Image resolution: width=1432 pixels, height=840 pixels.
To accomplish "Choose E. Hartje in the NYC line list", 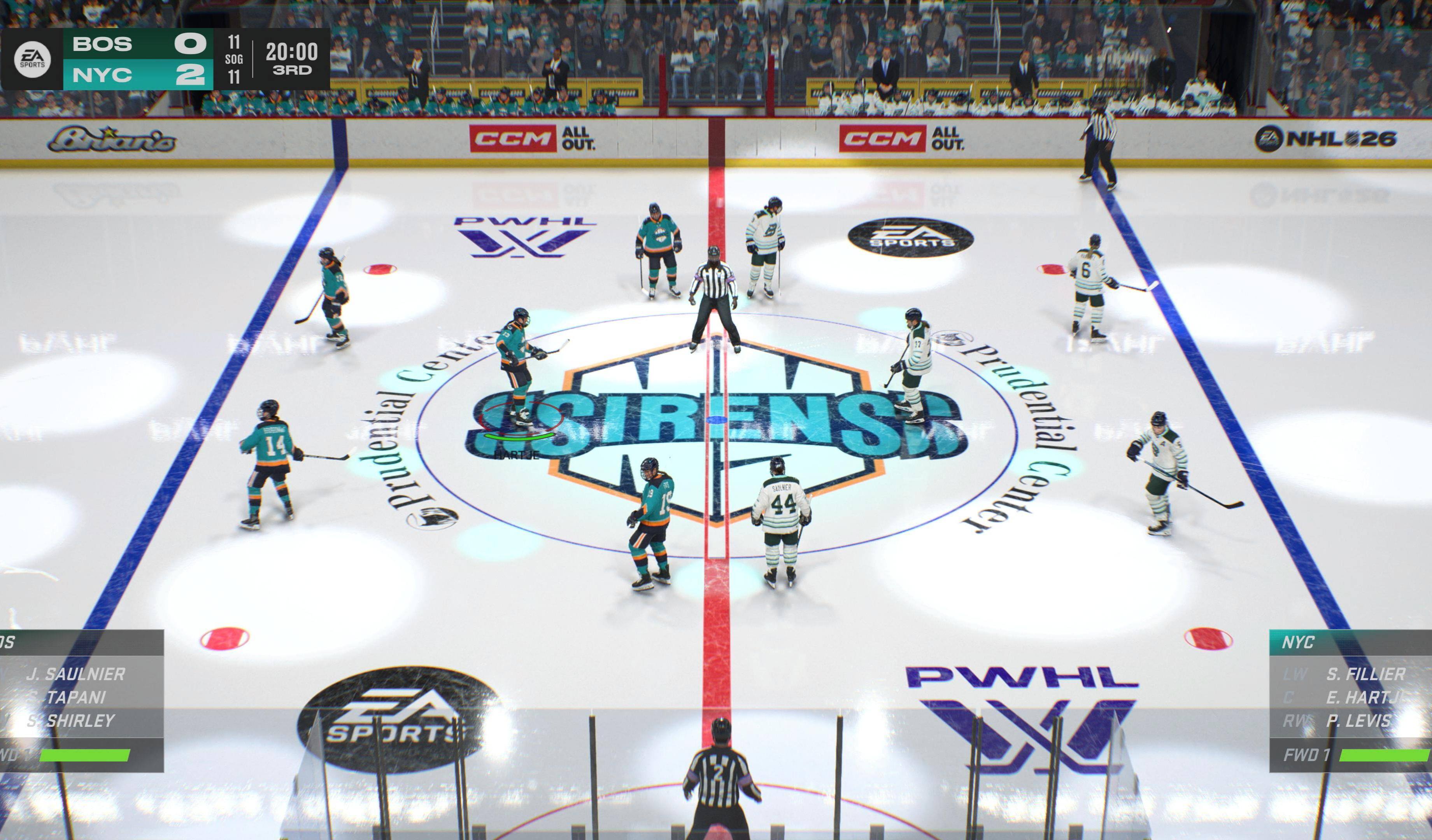I will tap(1367, 697).
